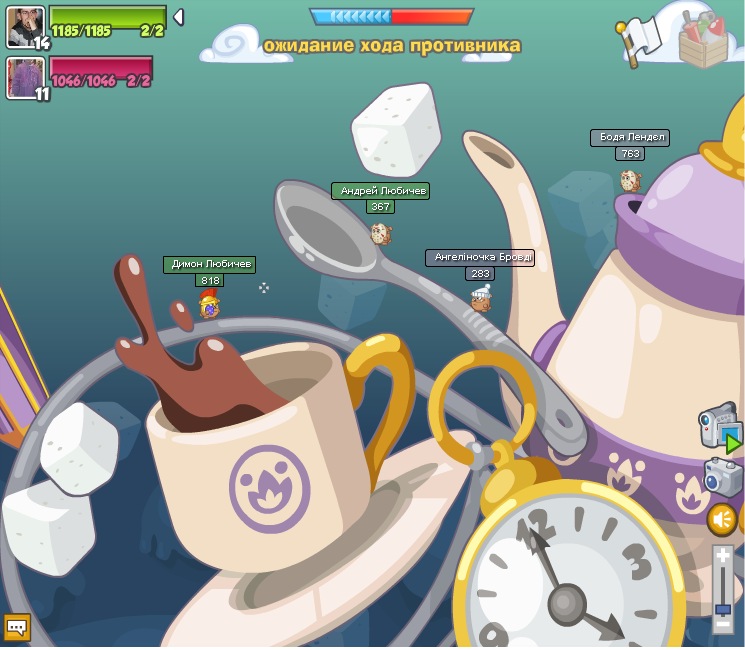745x650 pixels.
Task: Collapse the team panel with the white arrow
Action: point(178,17)
